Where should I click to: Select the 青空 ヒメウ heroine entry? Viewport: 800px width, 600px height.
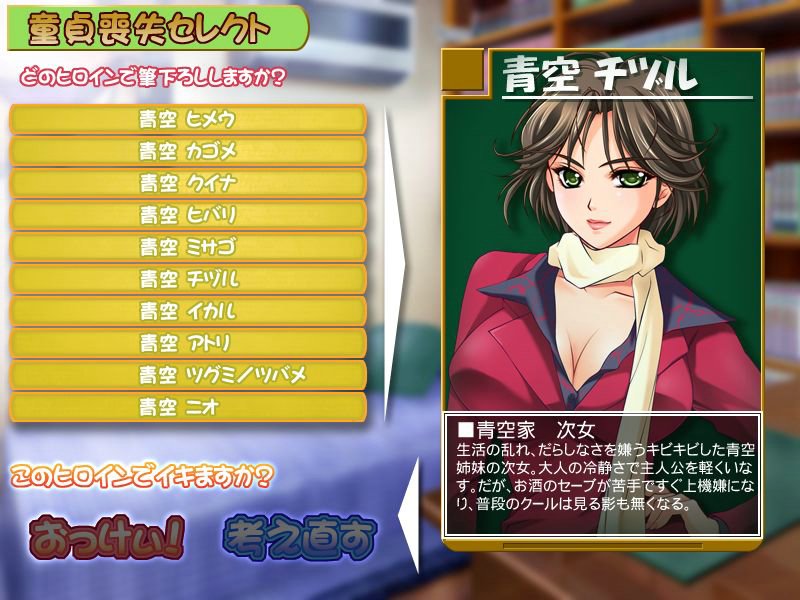click(188, 119)
